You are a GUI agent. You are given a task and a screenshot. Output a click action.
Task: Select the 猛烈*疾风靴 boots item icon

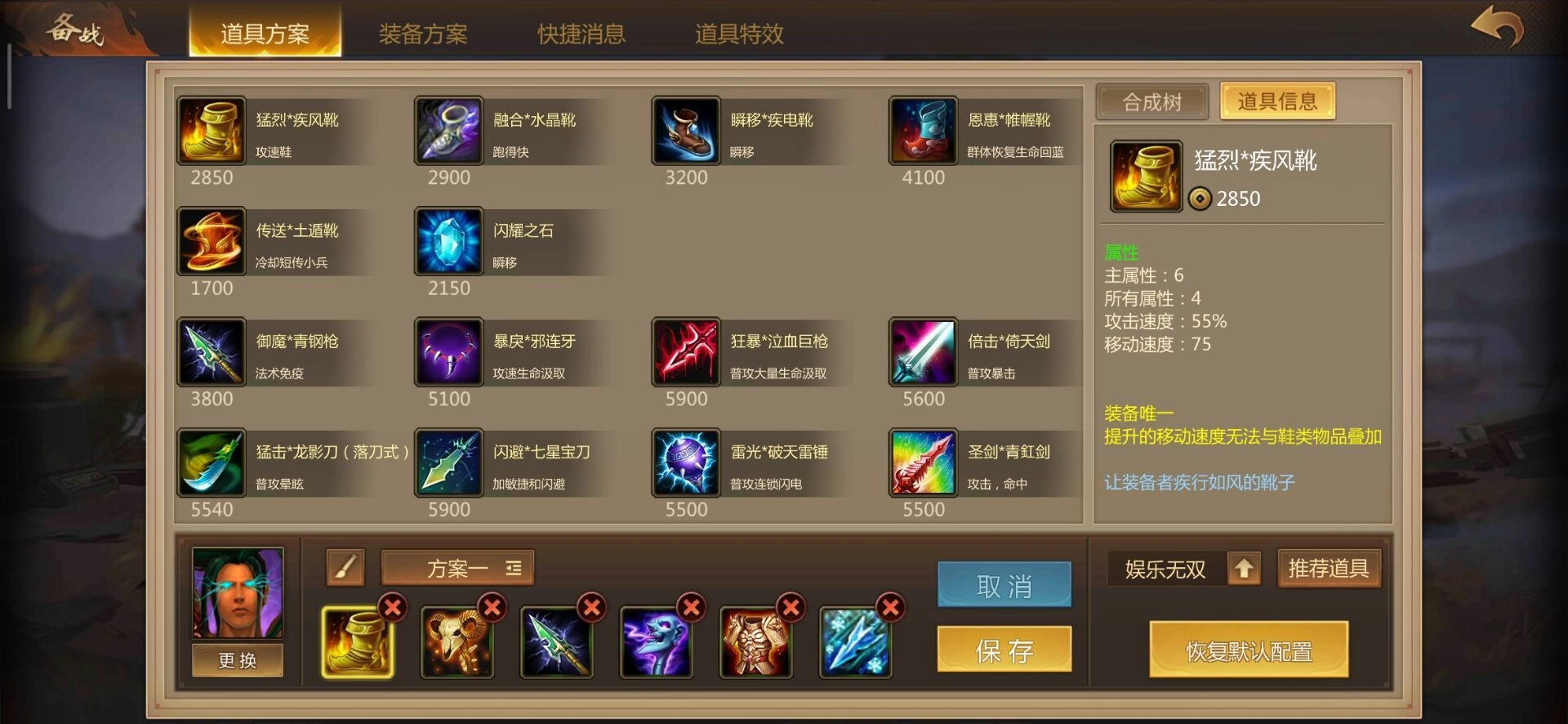(211, 131)
